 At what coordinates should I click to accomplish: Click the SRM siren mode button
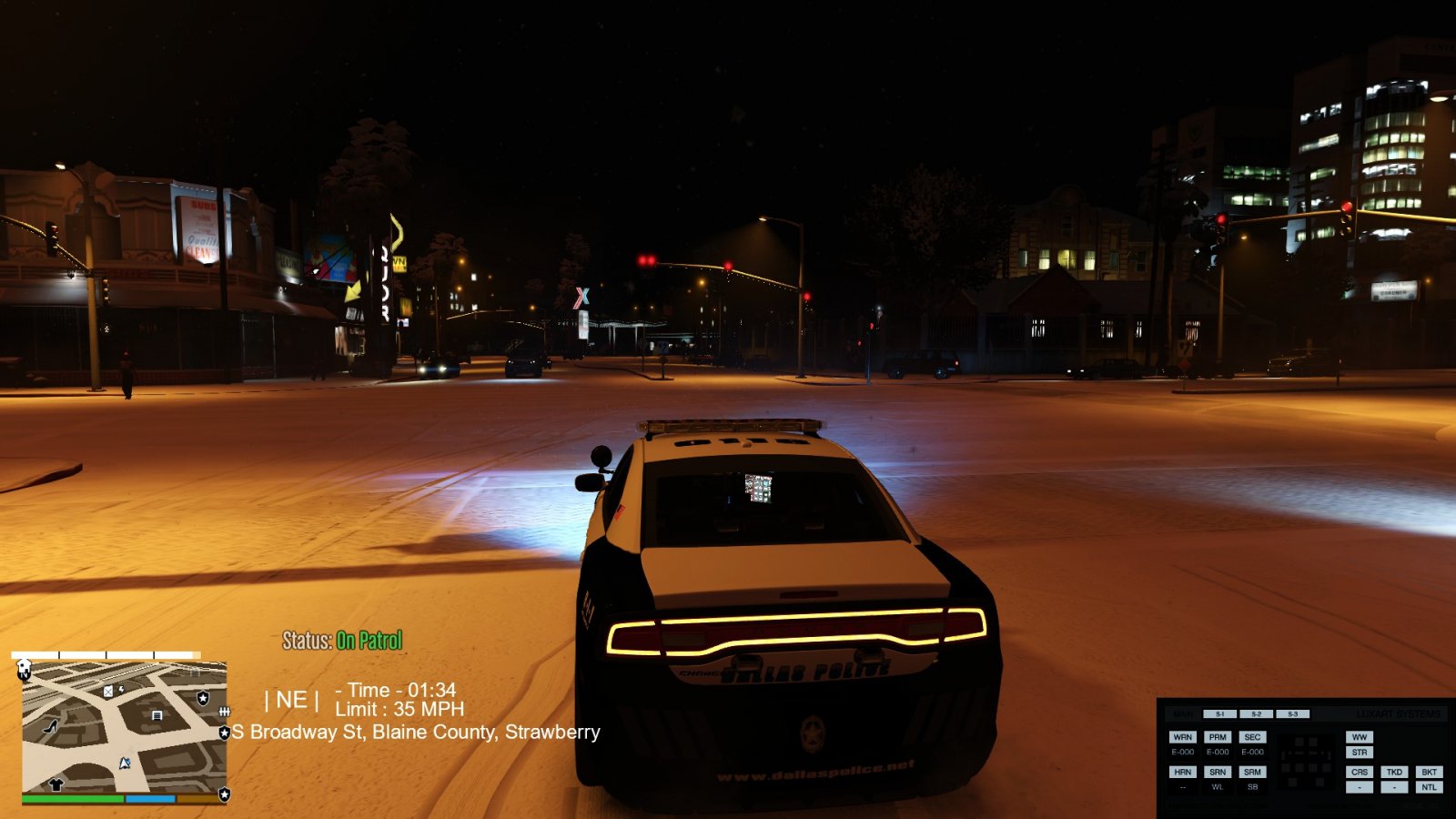[1252, 772]
